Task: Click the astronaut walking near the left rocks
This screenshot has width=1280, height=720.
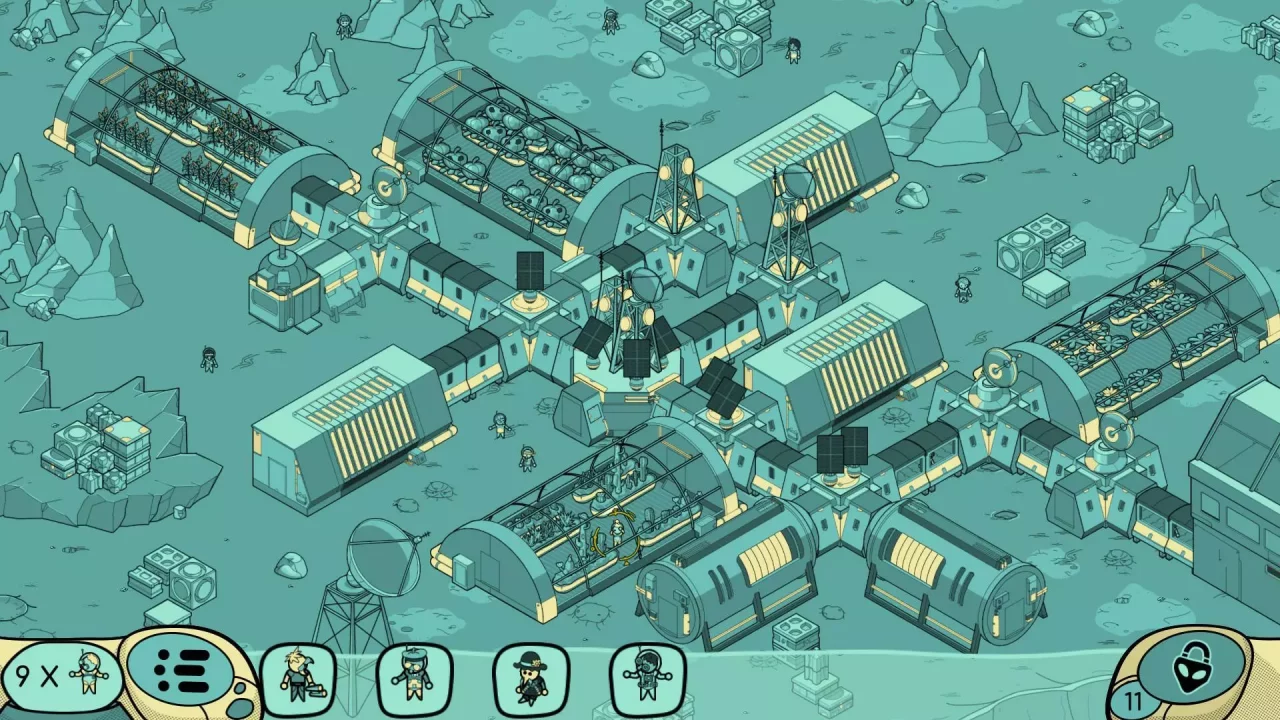Action: (x=207, y=358)
